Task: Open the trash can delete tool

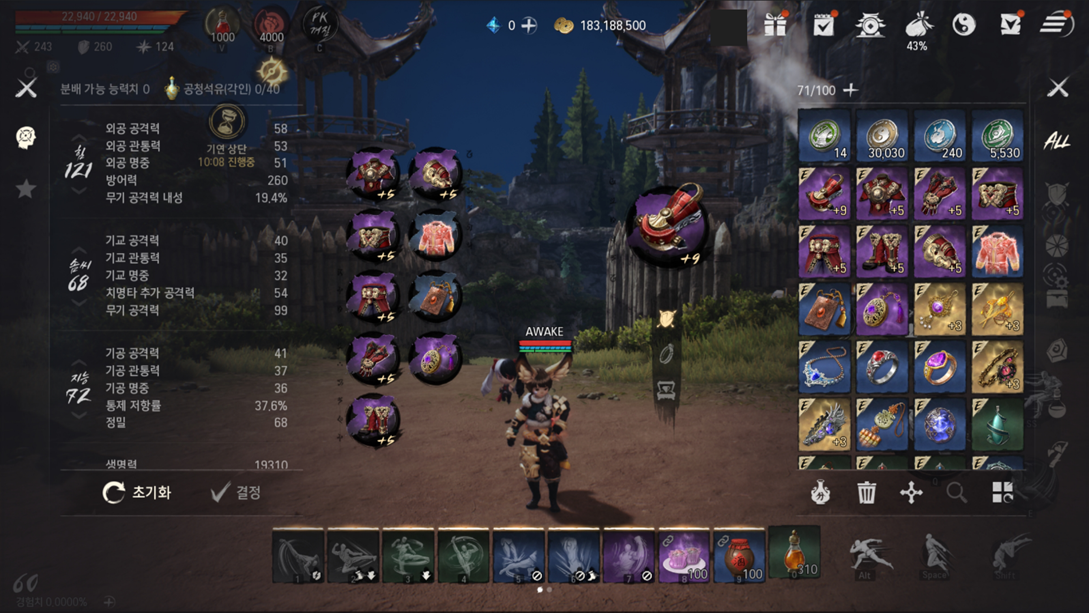Action: (x=866, y=492)
